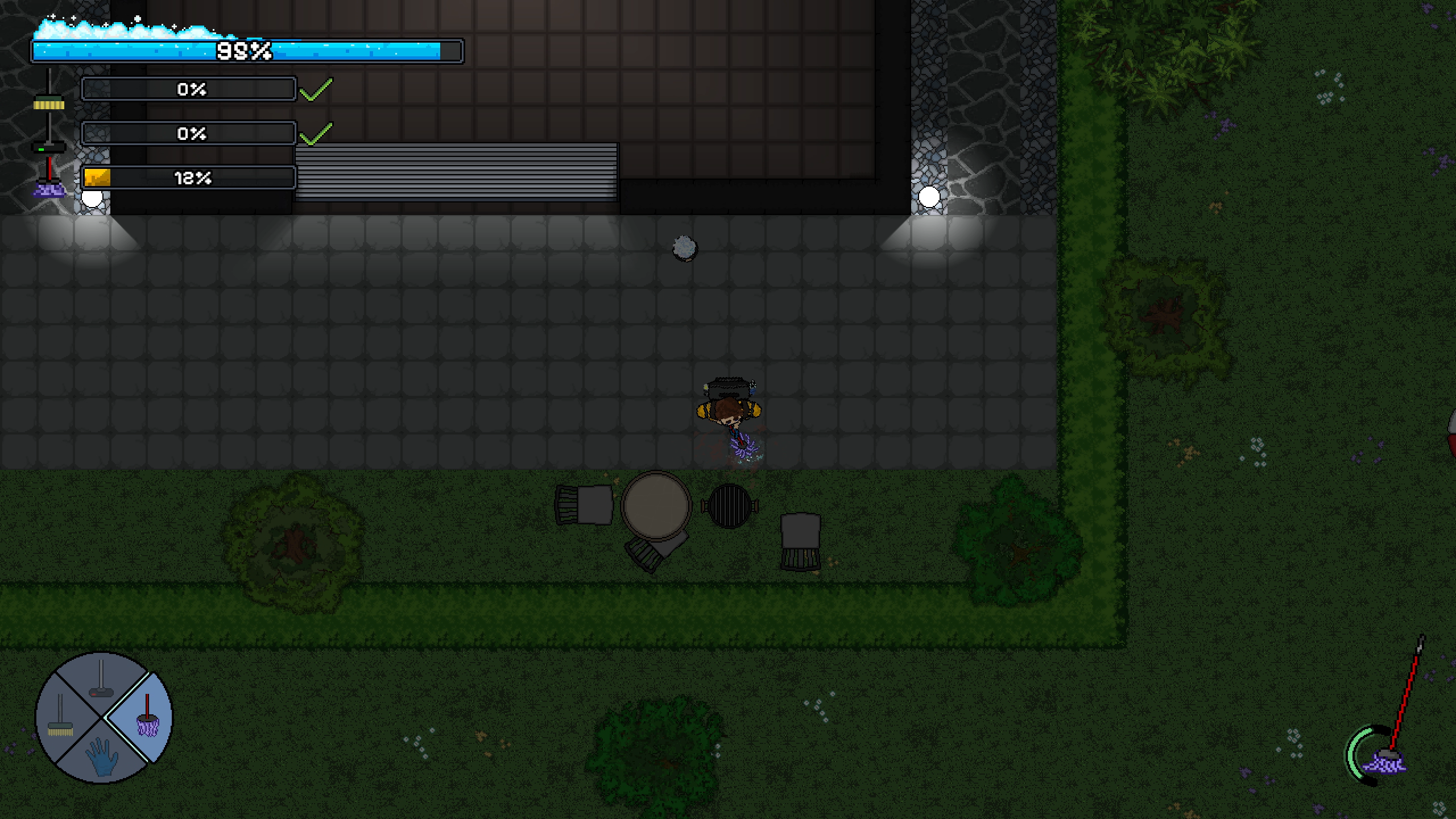Toggle the checkmark next to the second 0% bar

click(316, 135)
